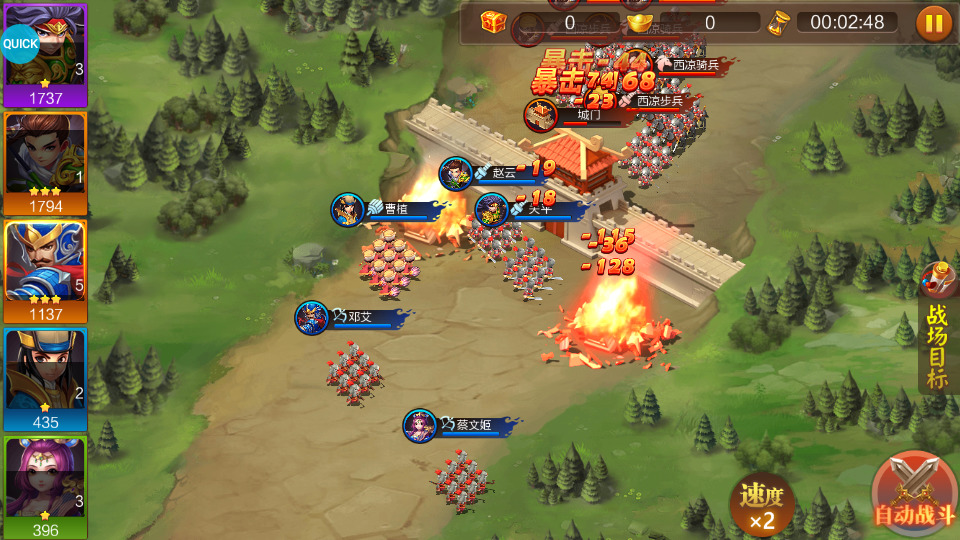Select the 蔡文姬 unit marker

tap(420, 426)
